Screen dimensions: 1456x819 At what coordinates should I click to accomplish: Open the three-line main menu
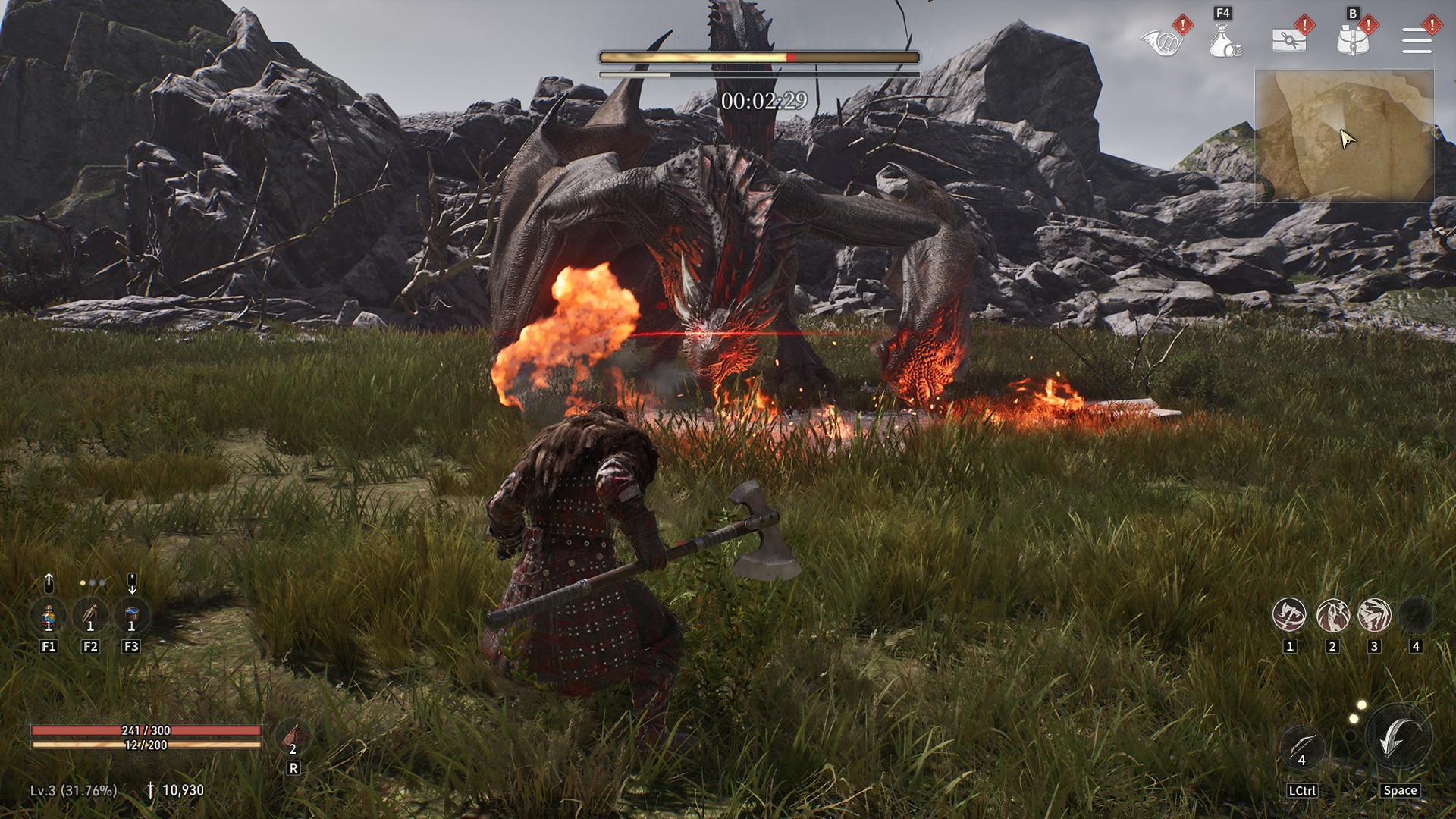click(1417, 40)
